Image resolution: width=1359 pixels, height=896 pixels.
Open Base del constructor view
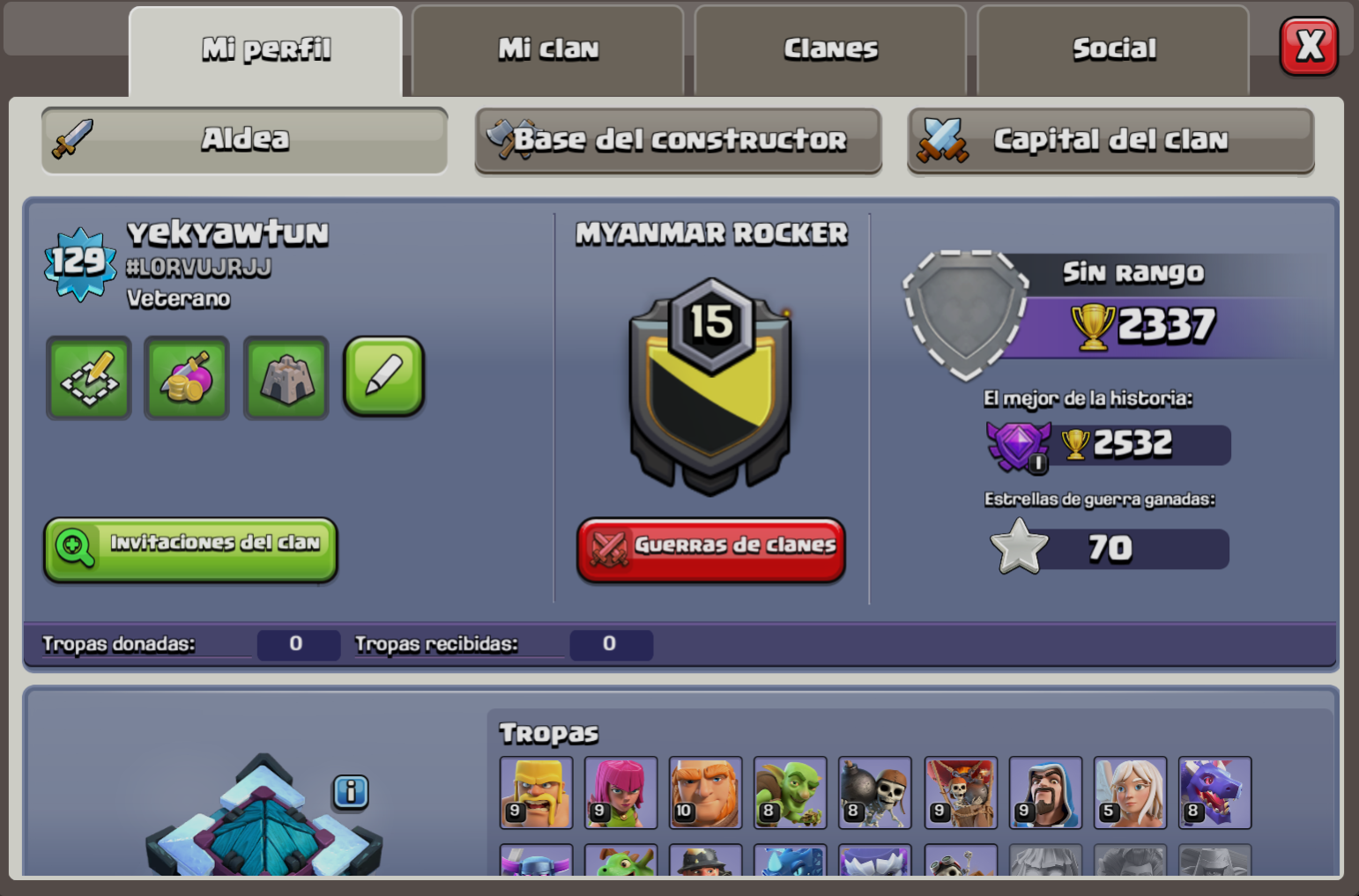click(679, 139)
